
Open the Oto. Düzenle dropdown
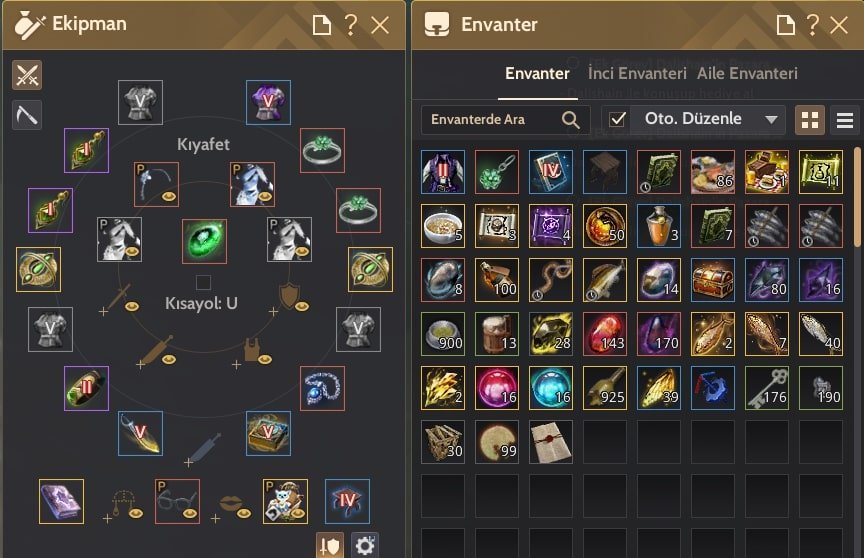tap(770, 120)
